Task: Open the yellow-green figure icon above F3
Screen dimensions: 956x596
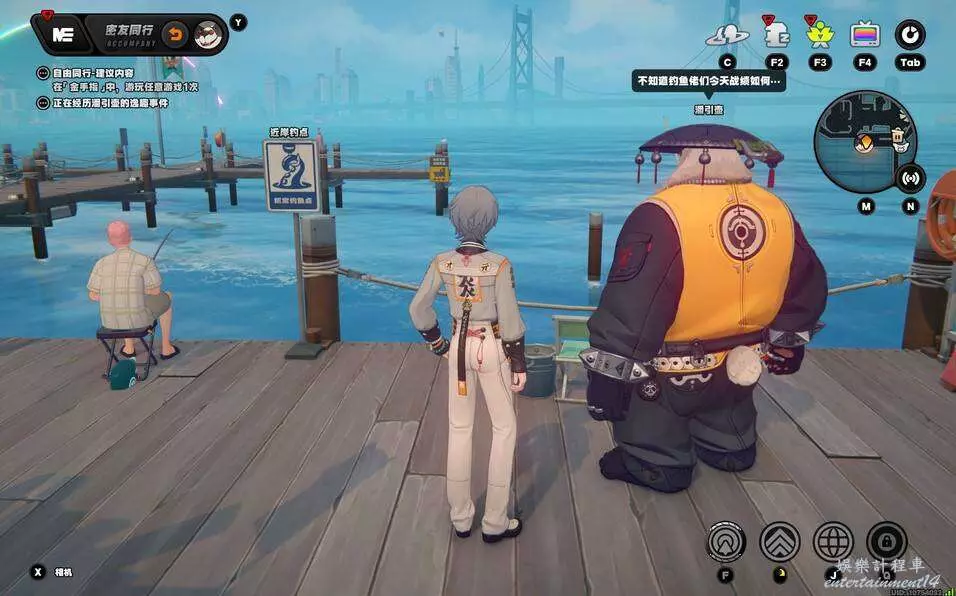Action: (820, 35)
